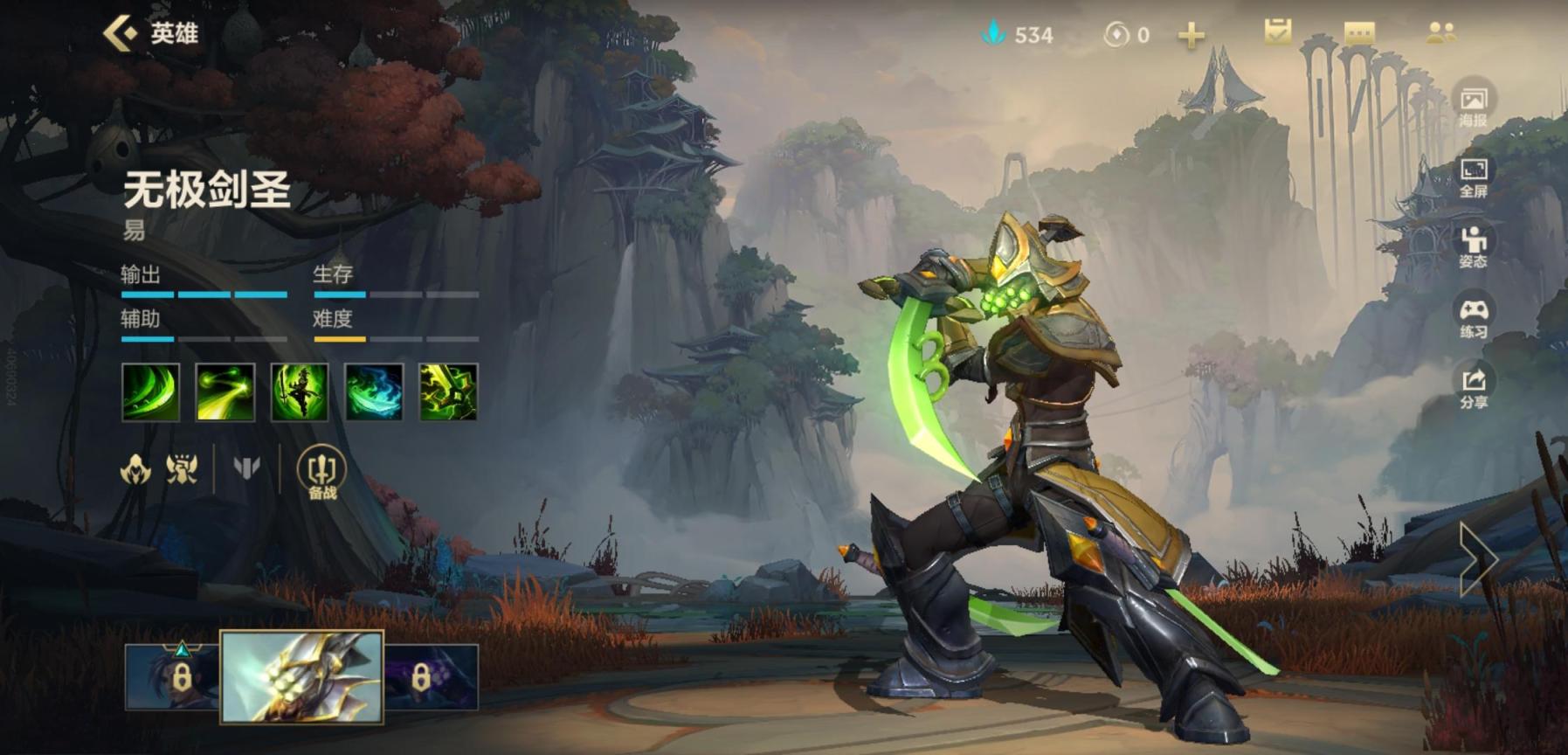Viewport: 1568px width, 755px height.
Task: Select the teal swirling blade ability icon
Action: tap(374, 392)
